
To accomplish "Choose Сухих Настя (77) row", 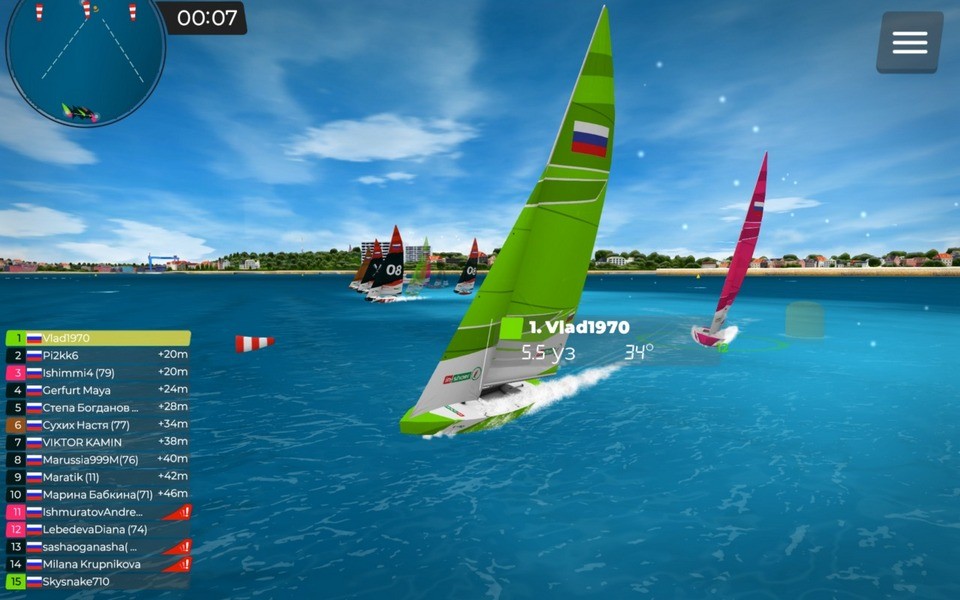I will (98, 425).
